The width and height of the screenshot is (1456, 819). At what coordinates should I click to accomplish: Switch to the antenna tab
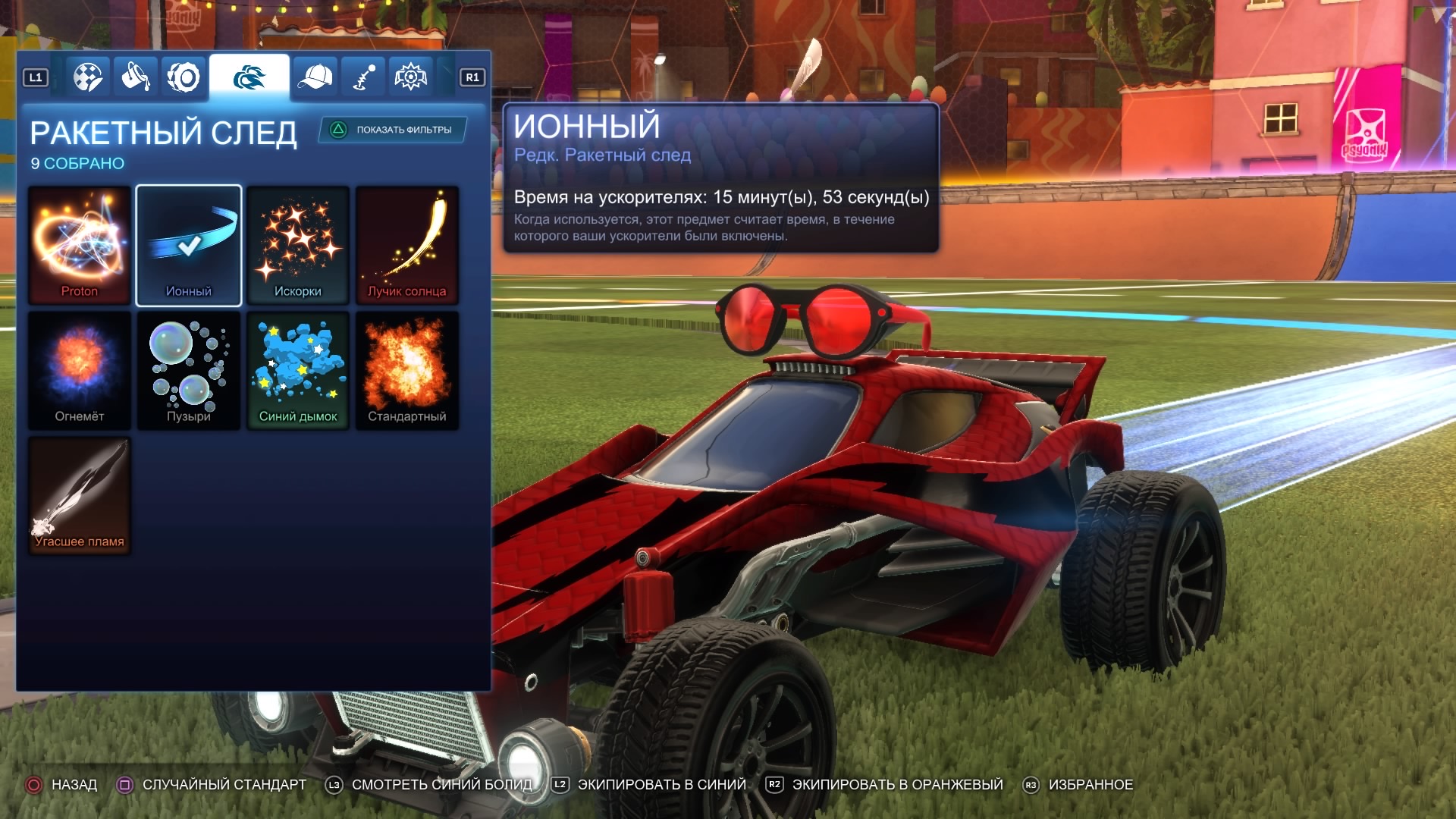362,76
